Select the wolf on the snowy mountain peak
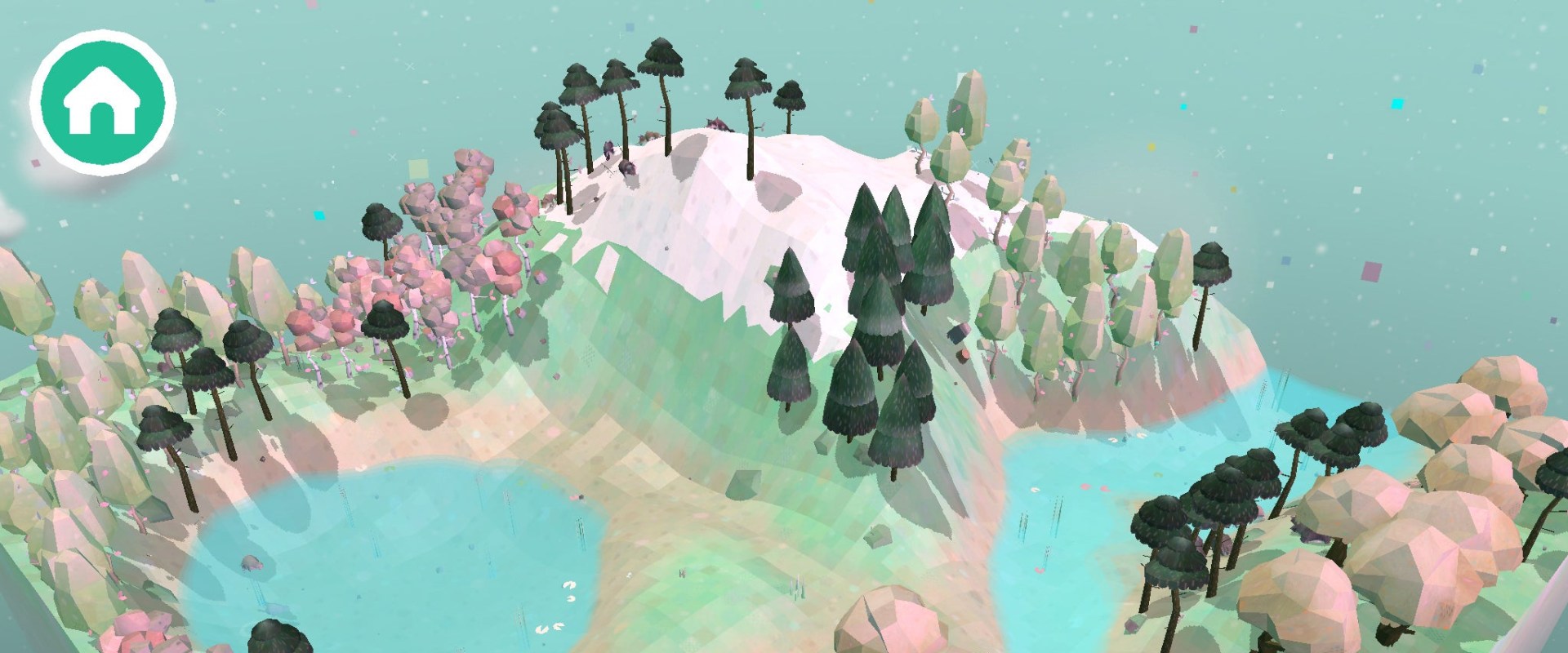 (x=717, y=122)
